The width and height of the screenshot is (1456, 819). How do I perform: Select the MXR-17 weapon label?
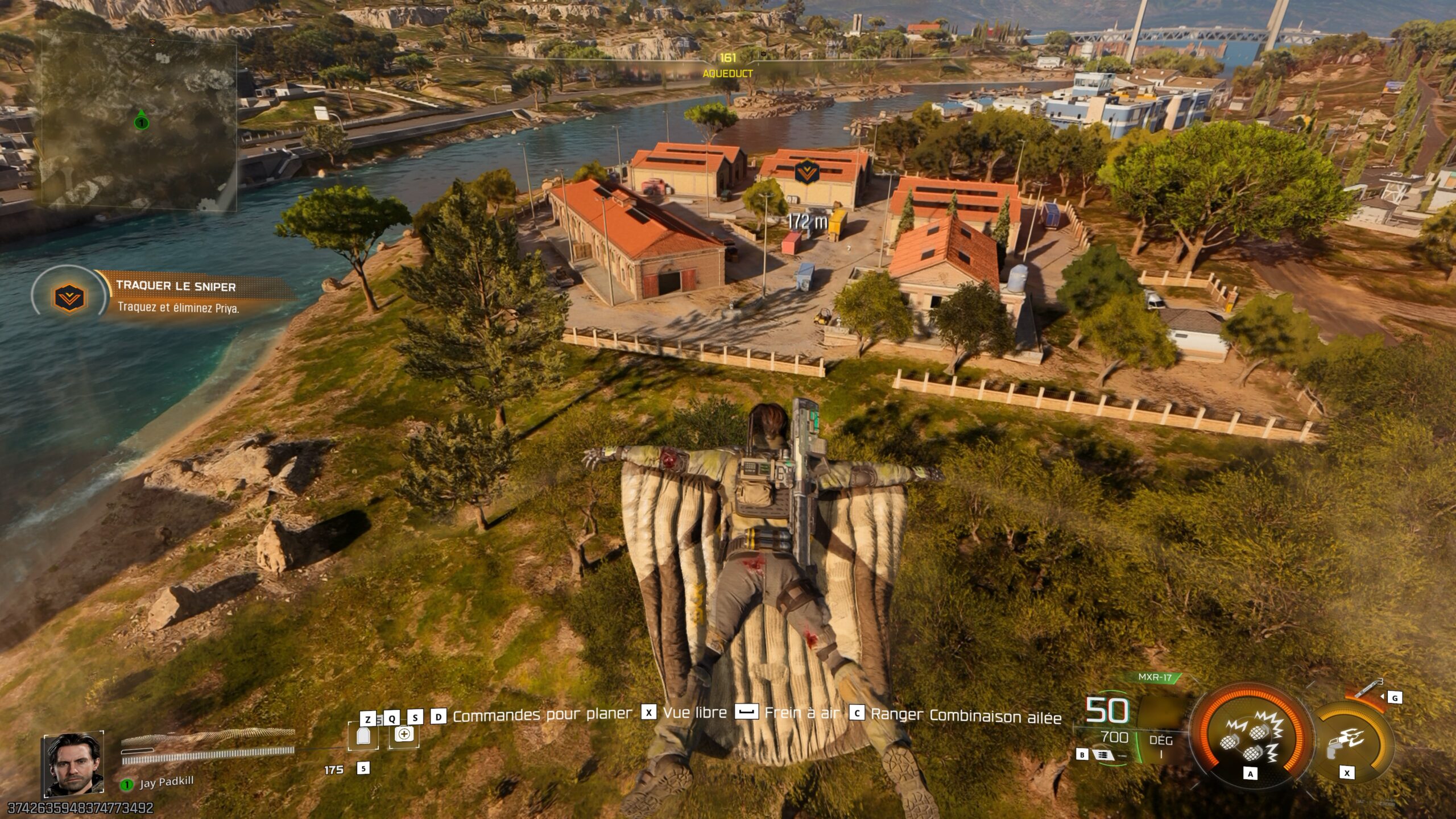click(1155, 677)
